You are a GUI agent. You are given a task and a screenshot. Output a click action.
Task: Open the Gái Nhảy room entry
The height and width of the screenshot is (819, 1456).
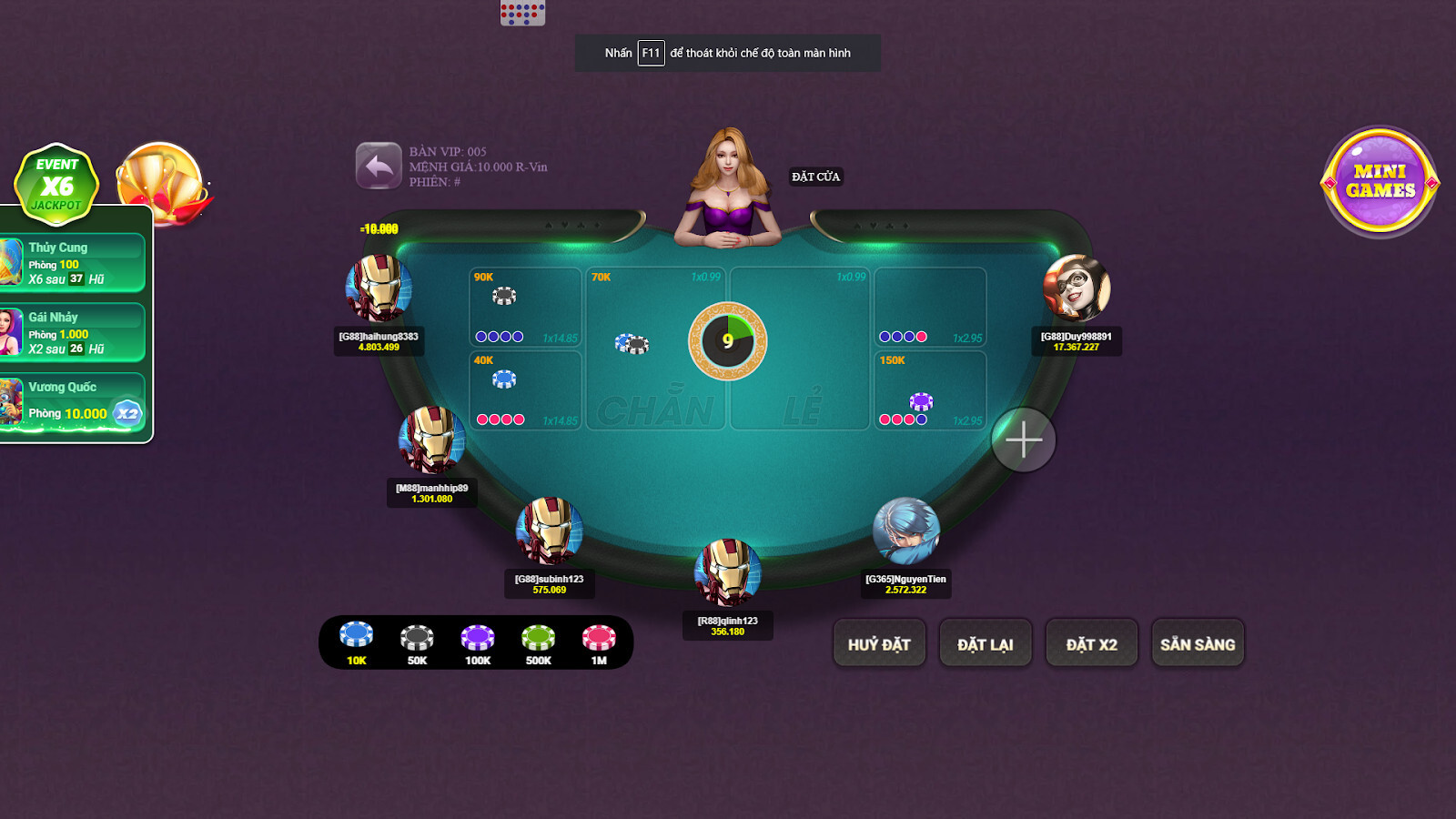point(73,330)
